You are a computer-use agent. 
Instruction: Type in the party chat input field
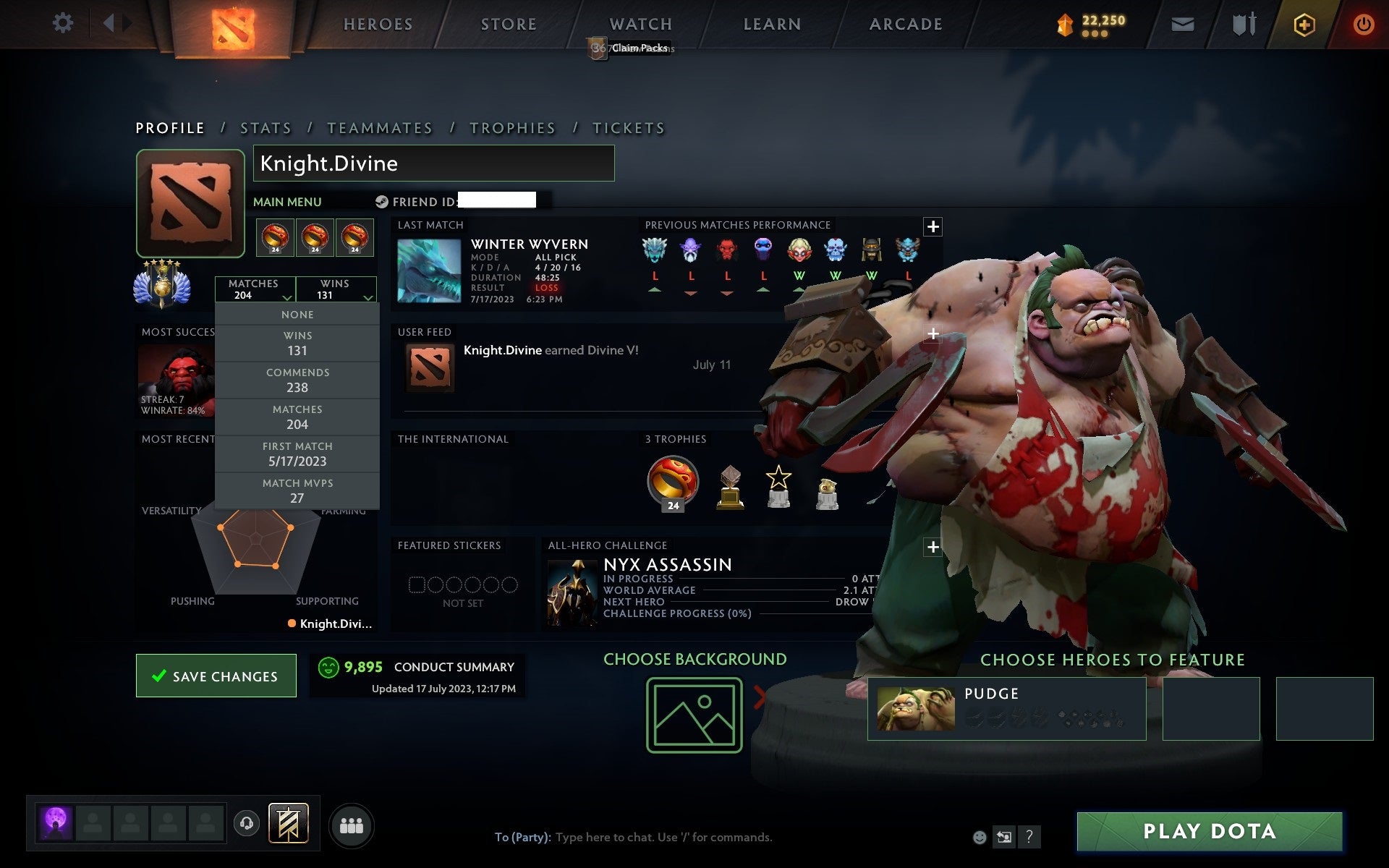(651, 837)
